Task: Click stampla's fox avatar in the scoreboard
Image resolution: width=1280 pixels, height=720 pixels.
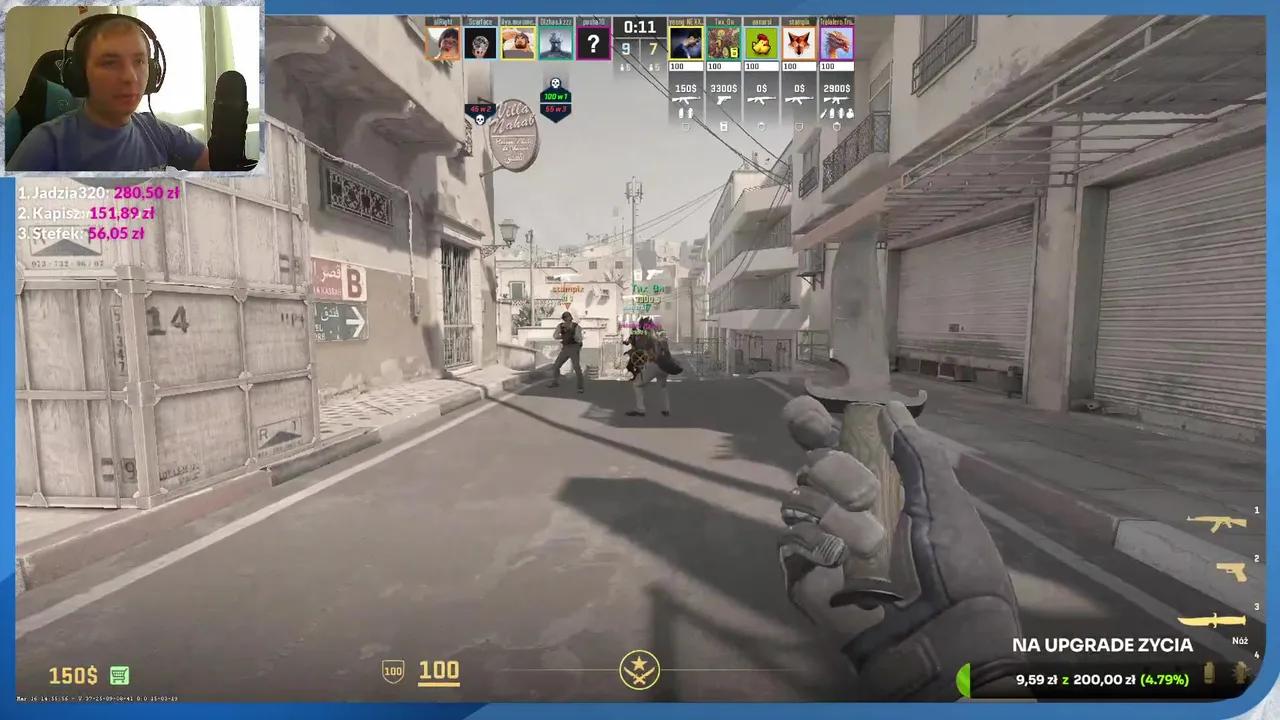Action: click(x=798, y=43)
